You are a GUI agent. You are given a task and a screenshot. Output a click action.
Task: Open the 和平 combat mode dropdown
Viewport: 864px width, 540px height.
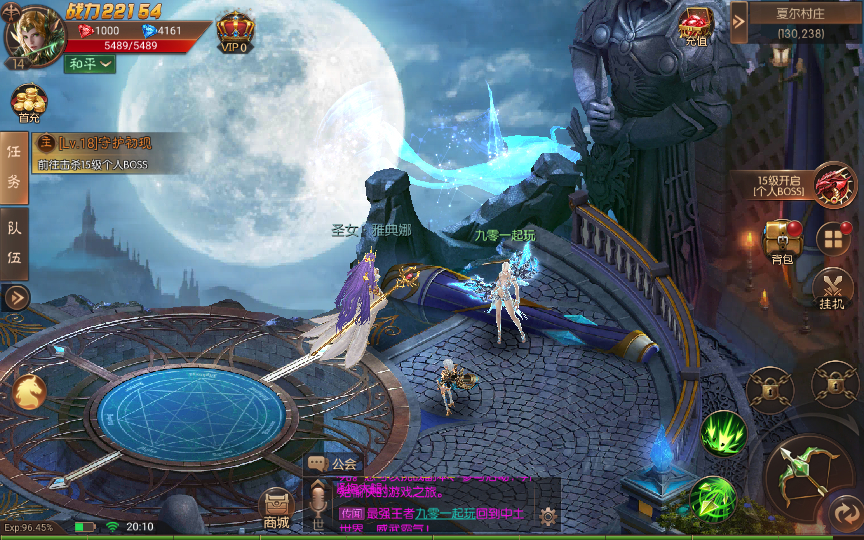[90, 64]
